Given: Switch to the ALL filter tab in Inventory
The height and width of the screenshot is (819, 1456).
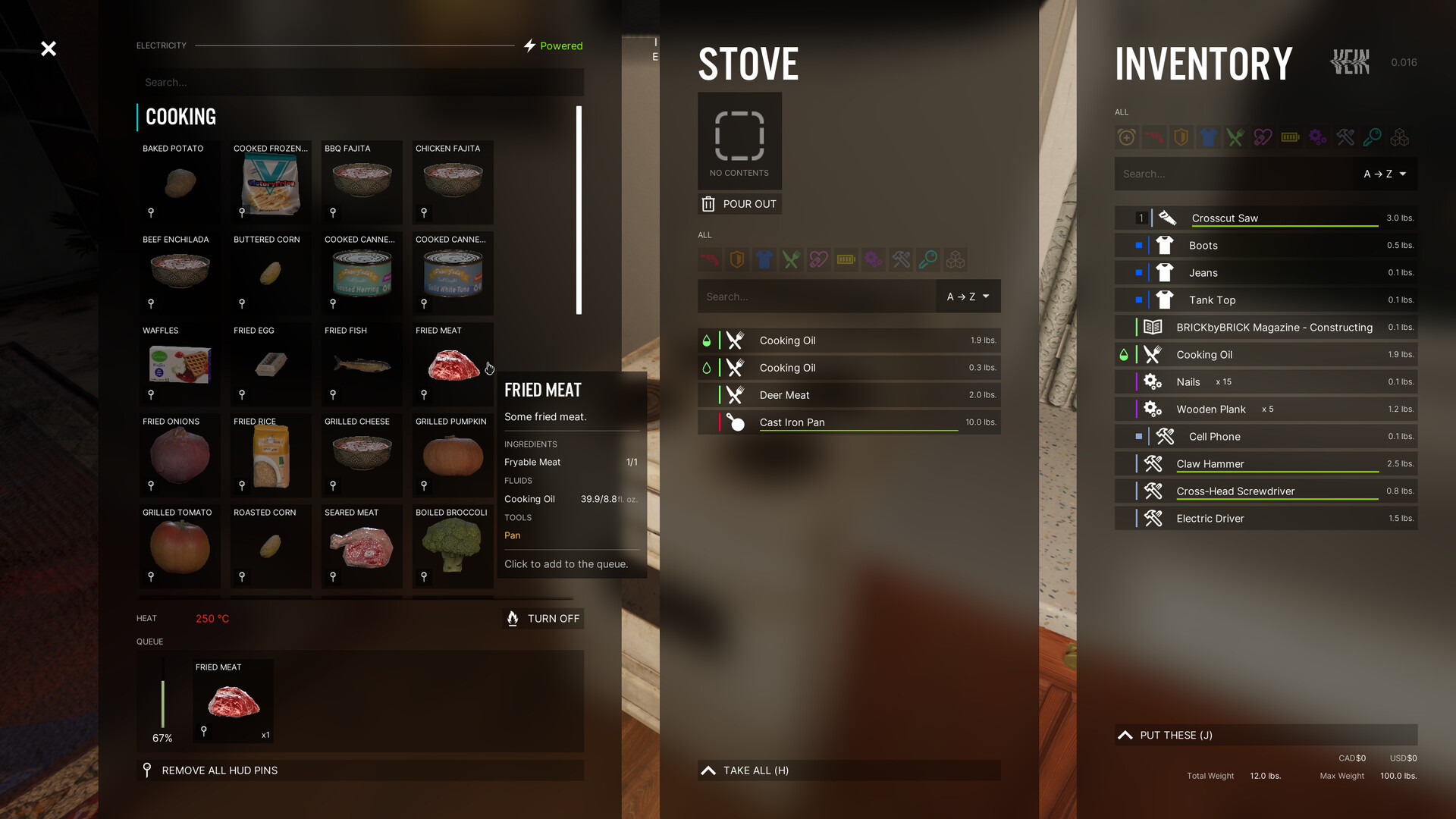Looking at the screenshot, I should 1121,111.
